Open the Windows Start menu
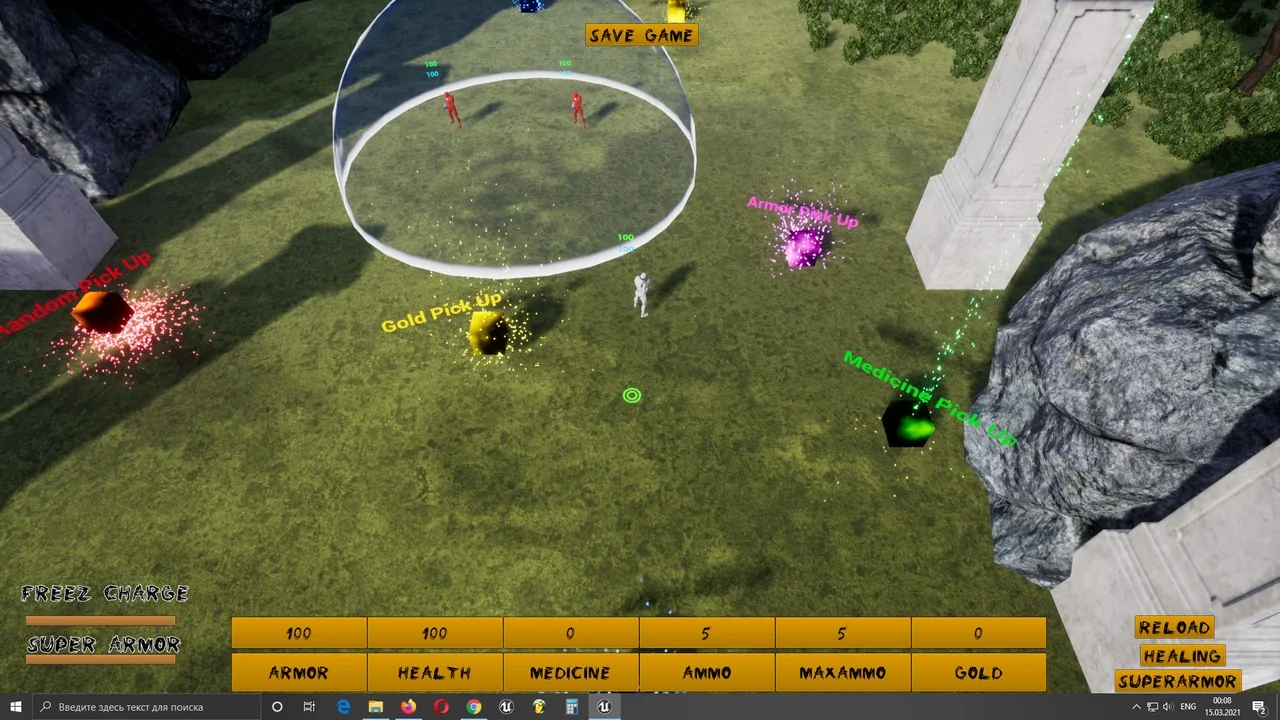Screen dimensions: 1280x720 coord(16,707)
